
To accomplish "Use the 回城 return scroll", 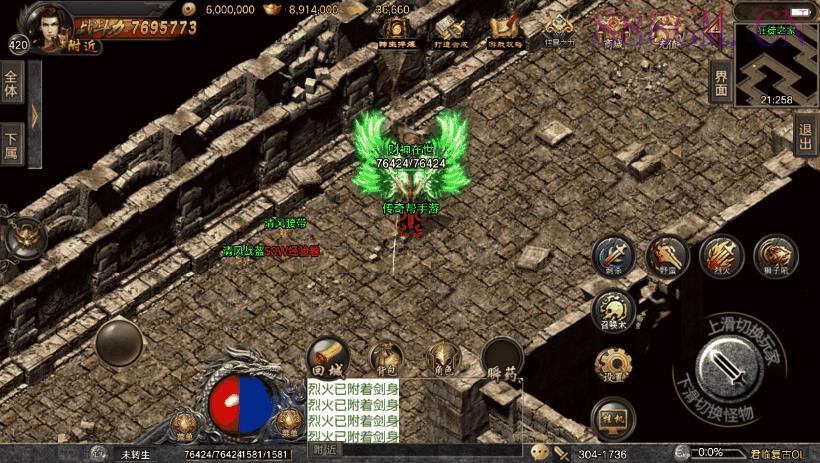I will click(x=327, y=355).
